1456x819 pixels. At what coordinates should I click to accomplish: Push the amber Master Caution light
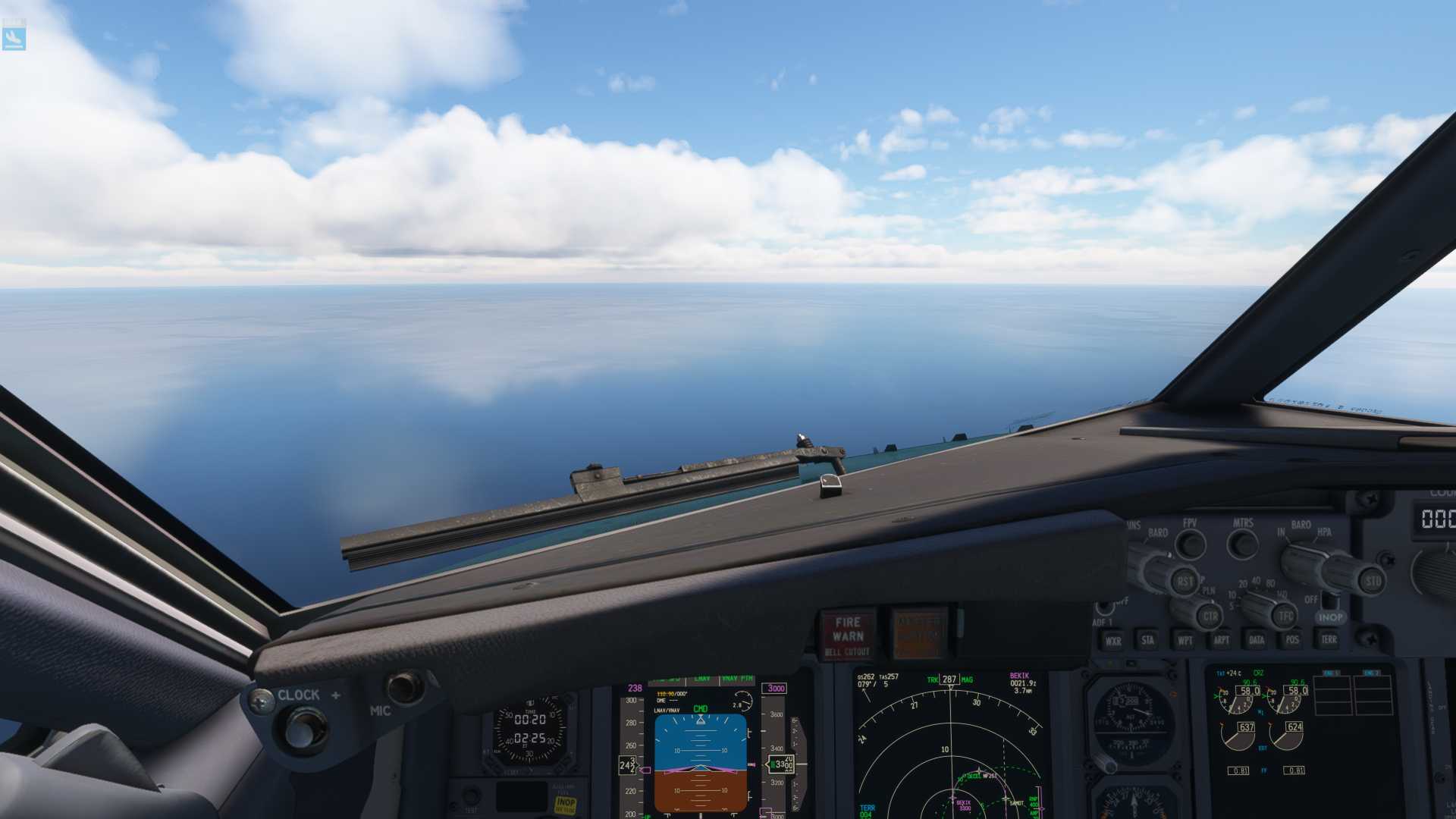(x=918, y=634)
